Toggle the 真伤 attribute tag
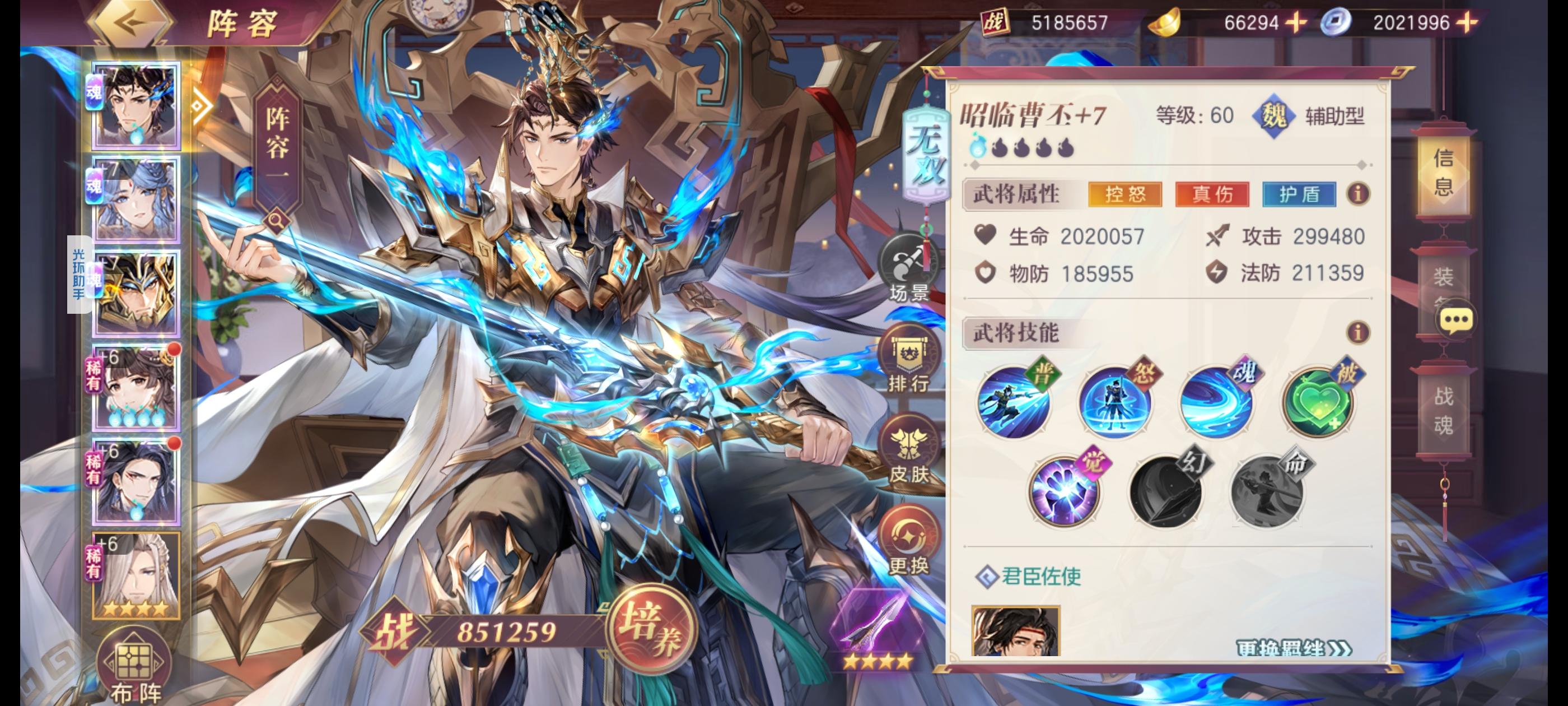This screenshot has height=706, width=1568. click(1211, 196)
